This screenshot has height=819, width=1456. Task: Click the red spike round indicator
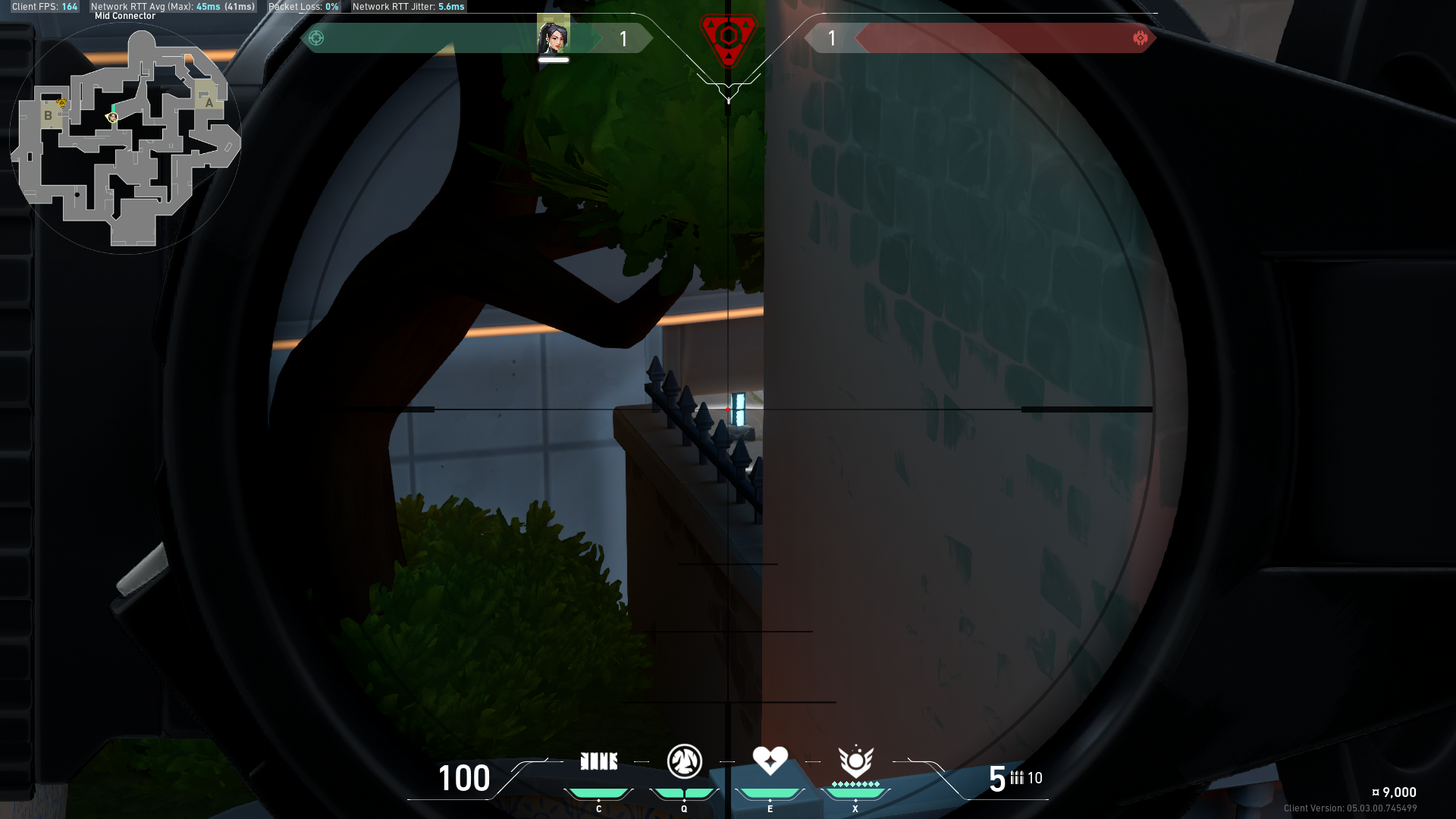pos(727,34)
